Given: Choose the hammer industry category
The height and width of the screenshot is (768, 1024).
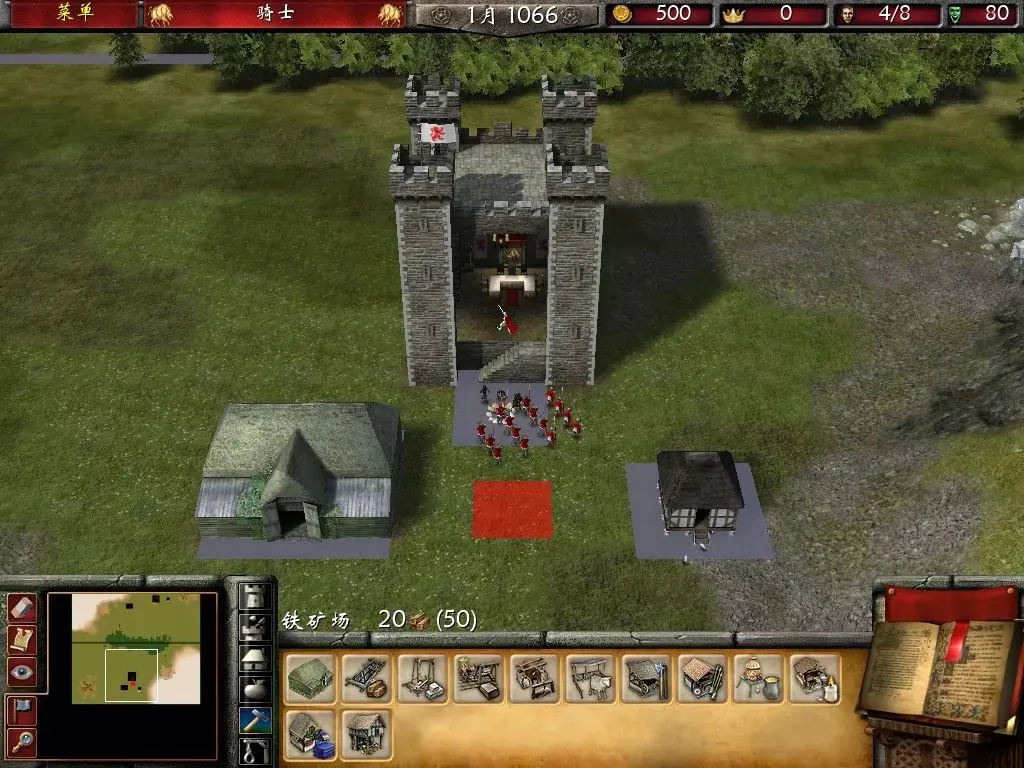Looking at the screenshot, I should click(x=255, y=720).
